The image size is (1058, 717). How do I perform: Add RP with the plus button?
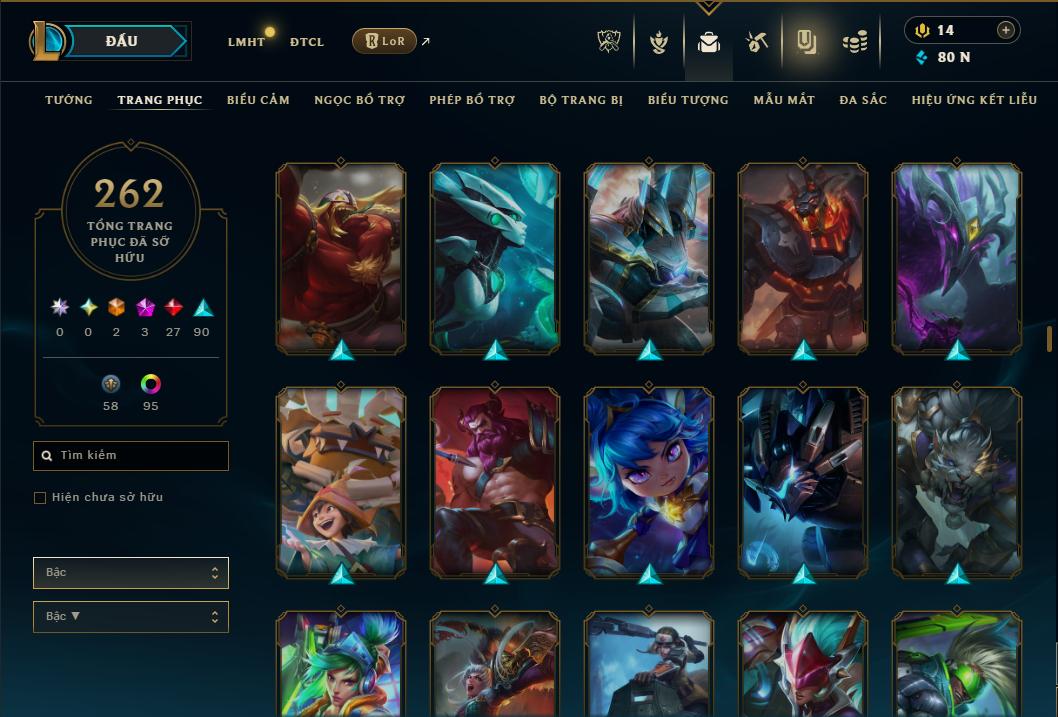point(1006,30)
